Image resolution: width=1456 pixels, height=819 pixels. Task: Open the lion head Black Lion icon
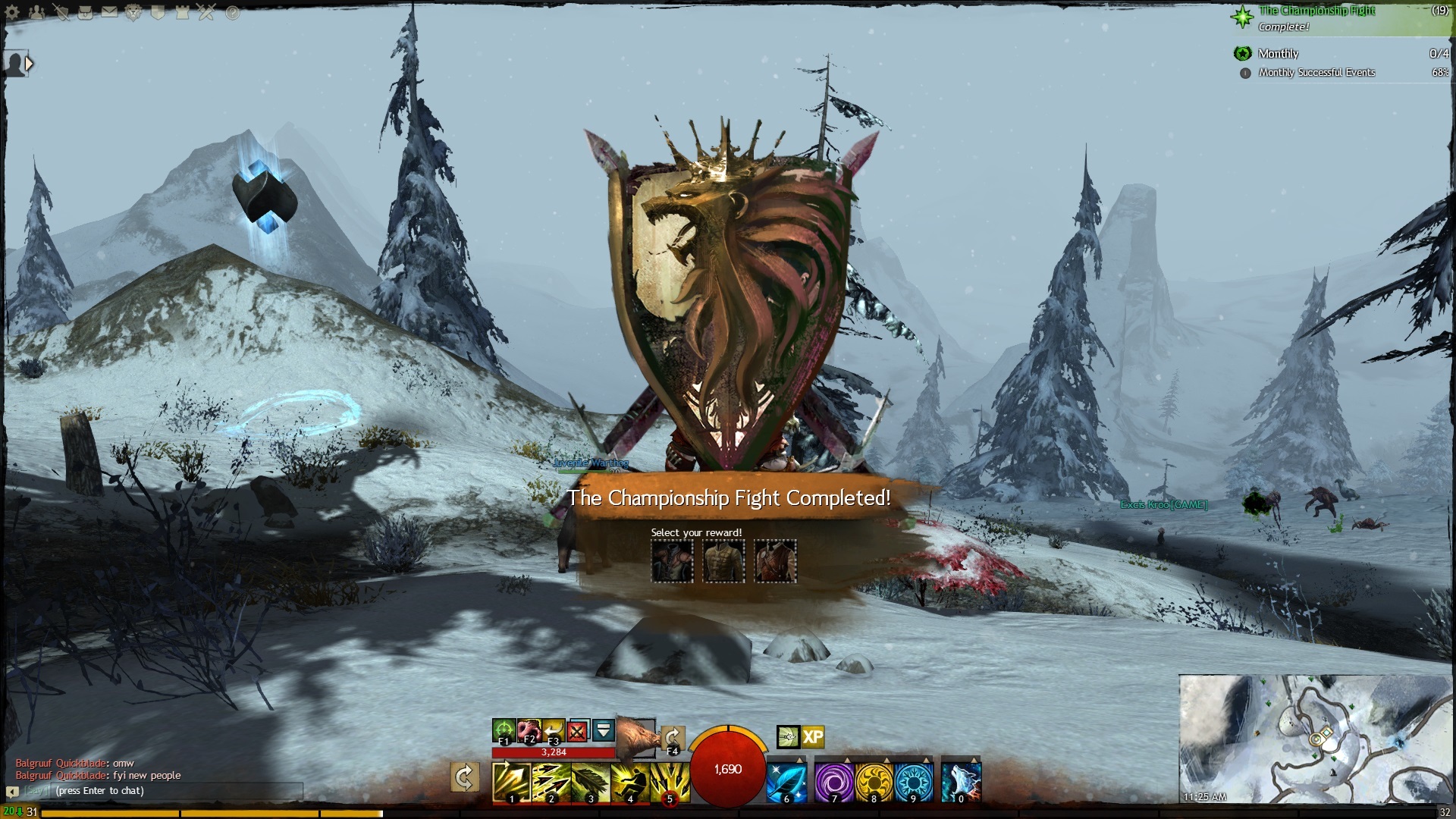pyautogui.click(x=133, y=12)
